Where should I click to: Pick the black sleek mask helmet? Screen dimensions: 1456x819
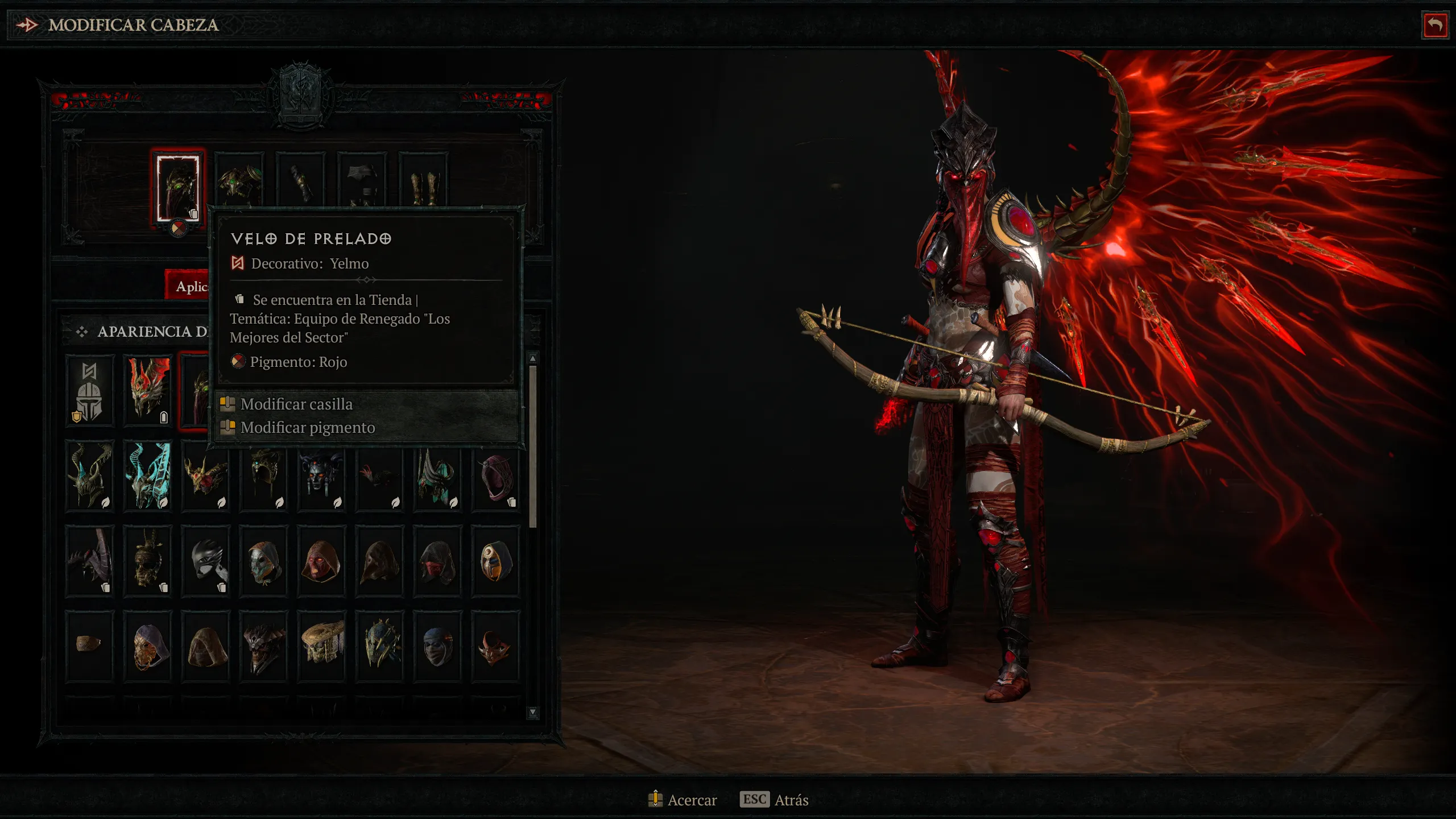(x=206, y=561)
